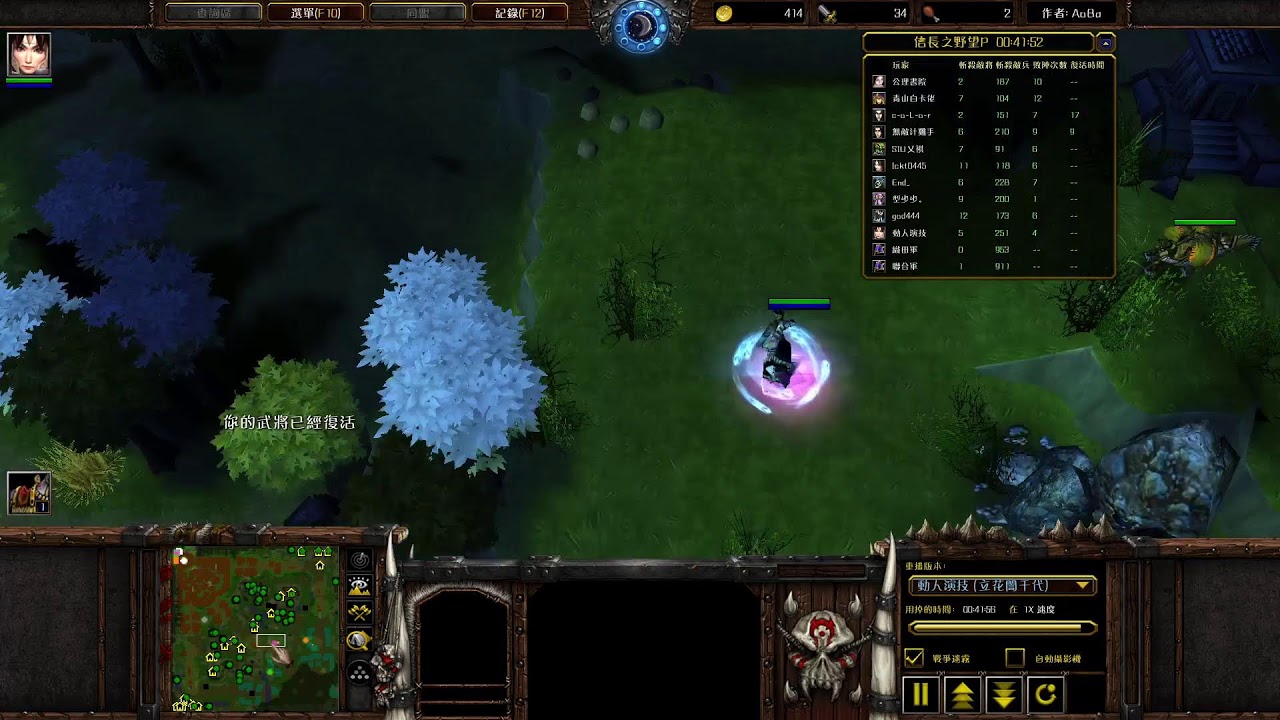Pause the replay playback
1280x720 pixels.
(x=921, y=694)
